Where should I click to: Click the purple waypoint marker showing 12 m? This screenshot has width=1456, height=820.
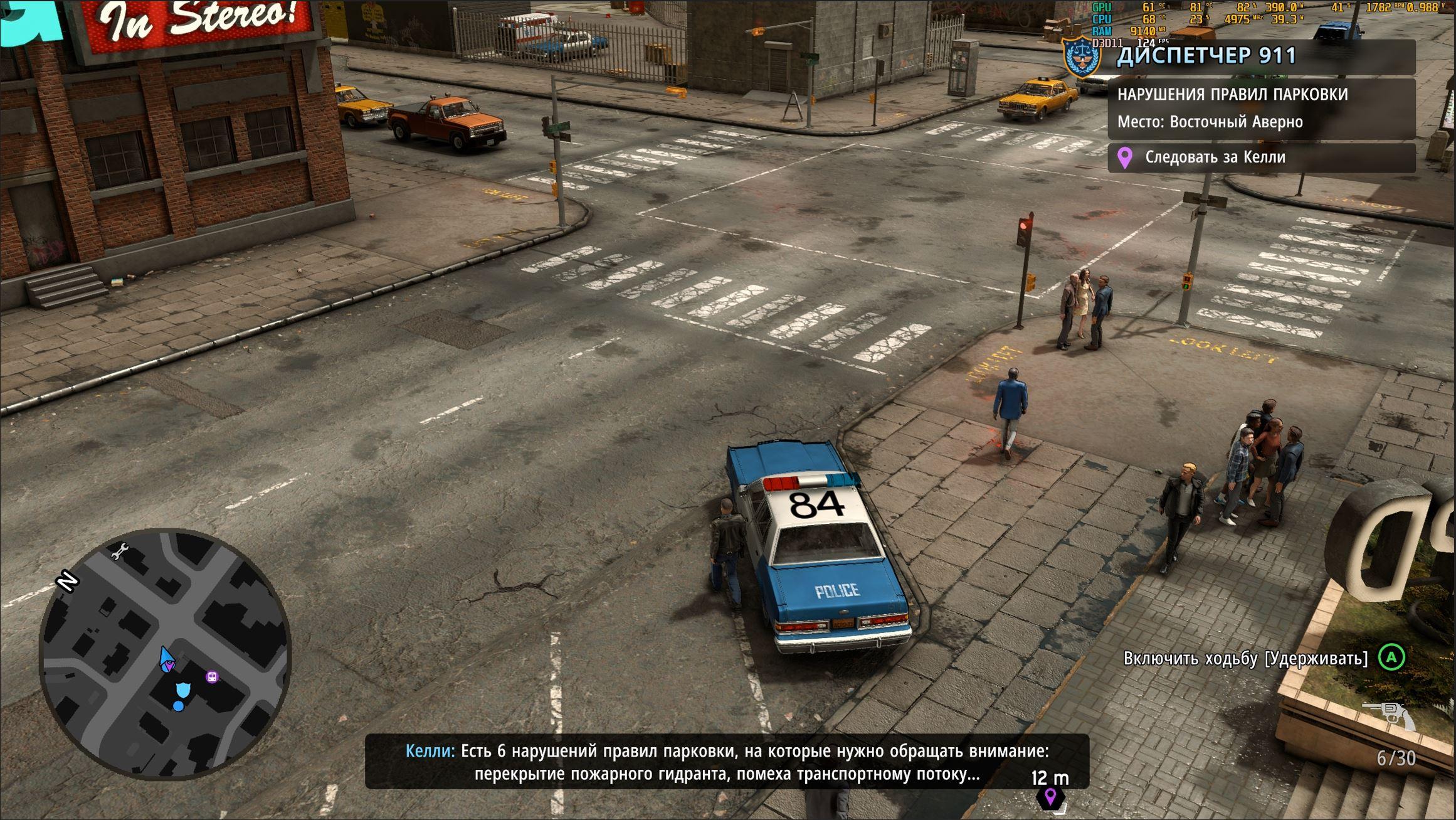pos(1050,797)
